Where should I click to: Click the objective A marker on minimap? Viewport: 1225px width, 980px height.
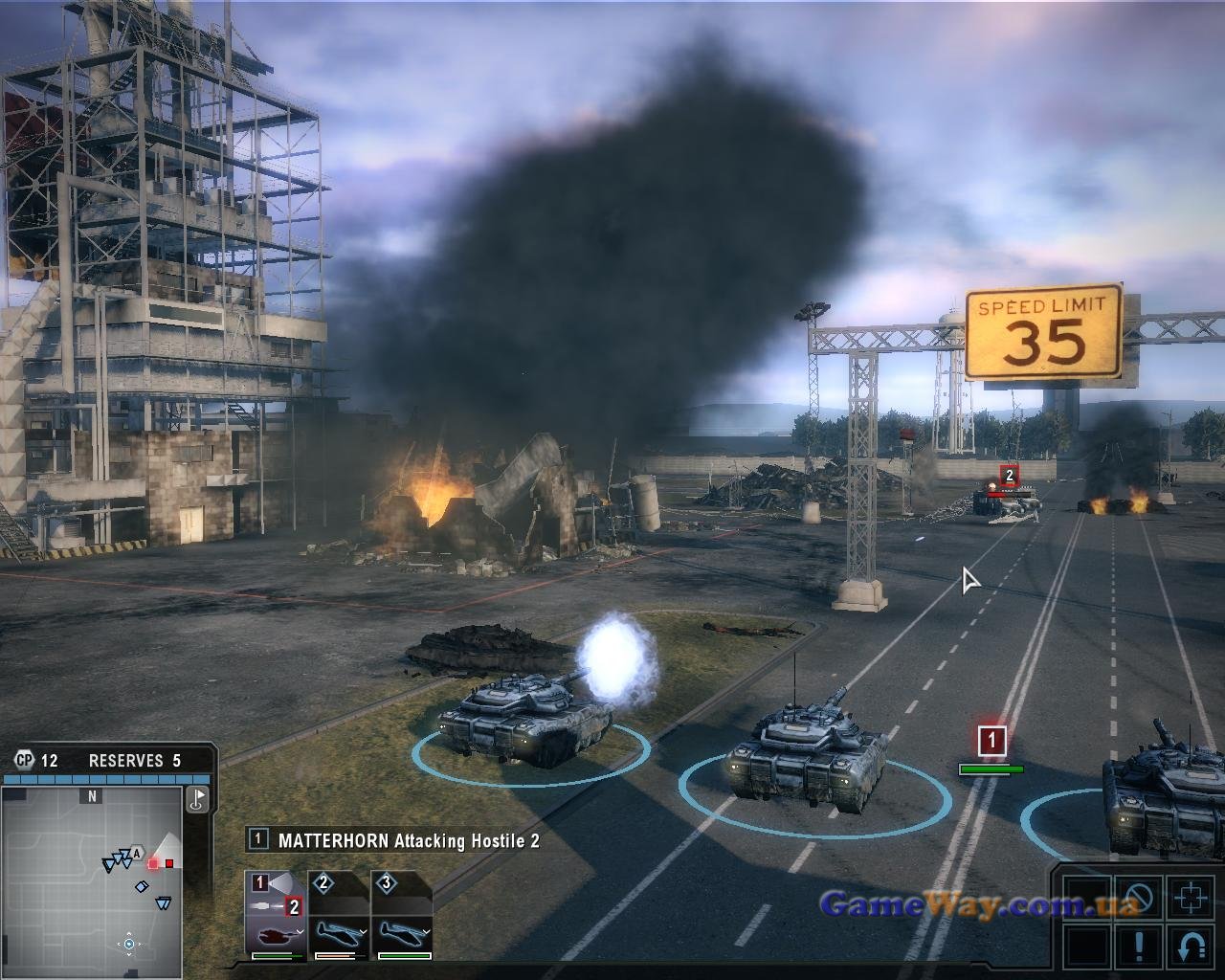click(138, 854)
